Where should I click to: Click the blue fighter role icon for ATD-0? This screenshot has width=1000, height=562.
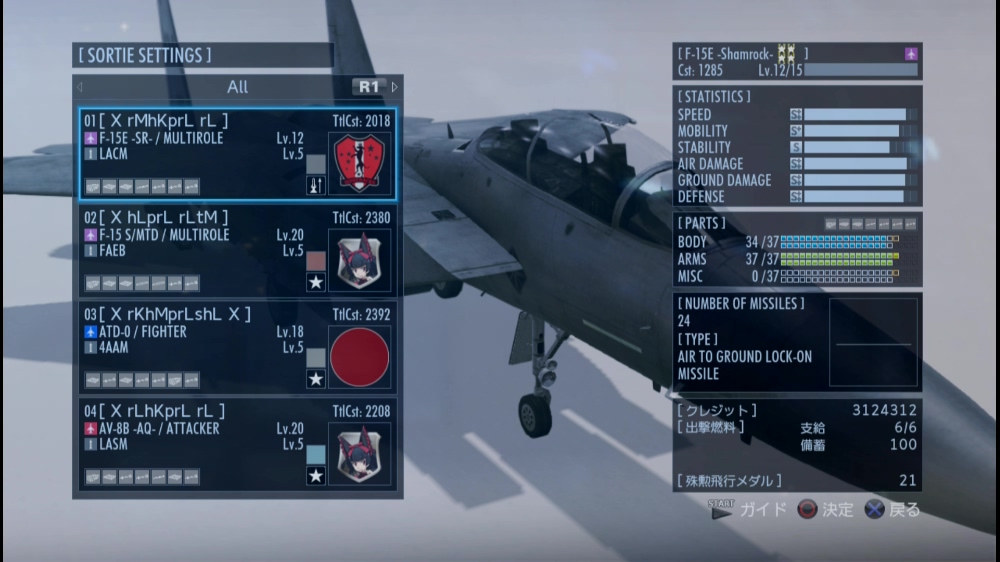(x=91, y=332)
